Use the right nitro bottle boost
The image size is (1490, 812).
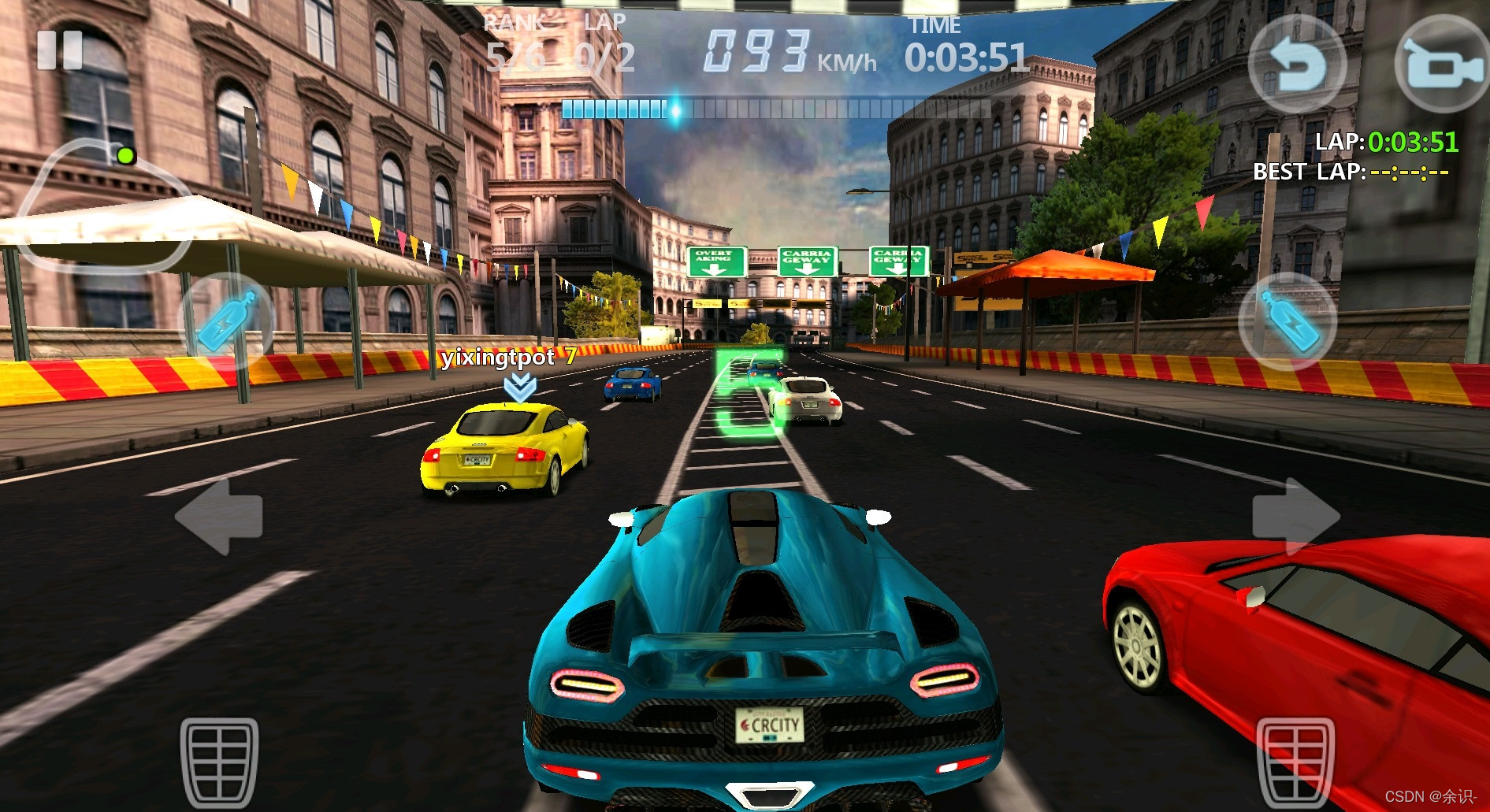tap(1287, 321)
